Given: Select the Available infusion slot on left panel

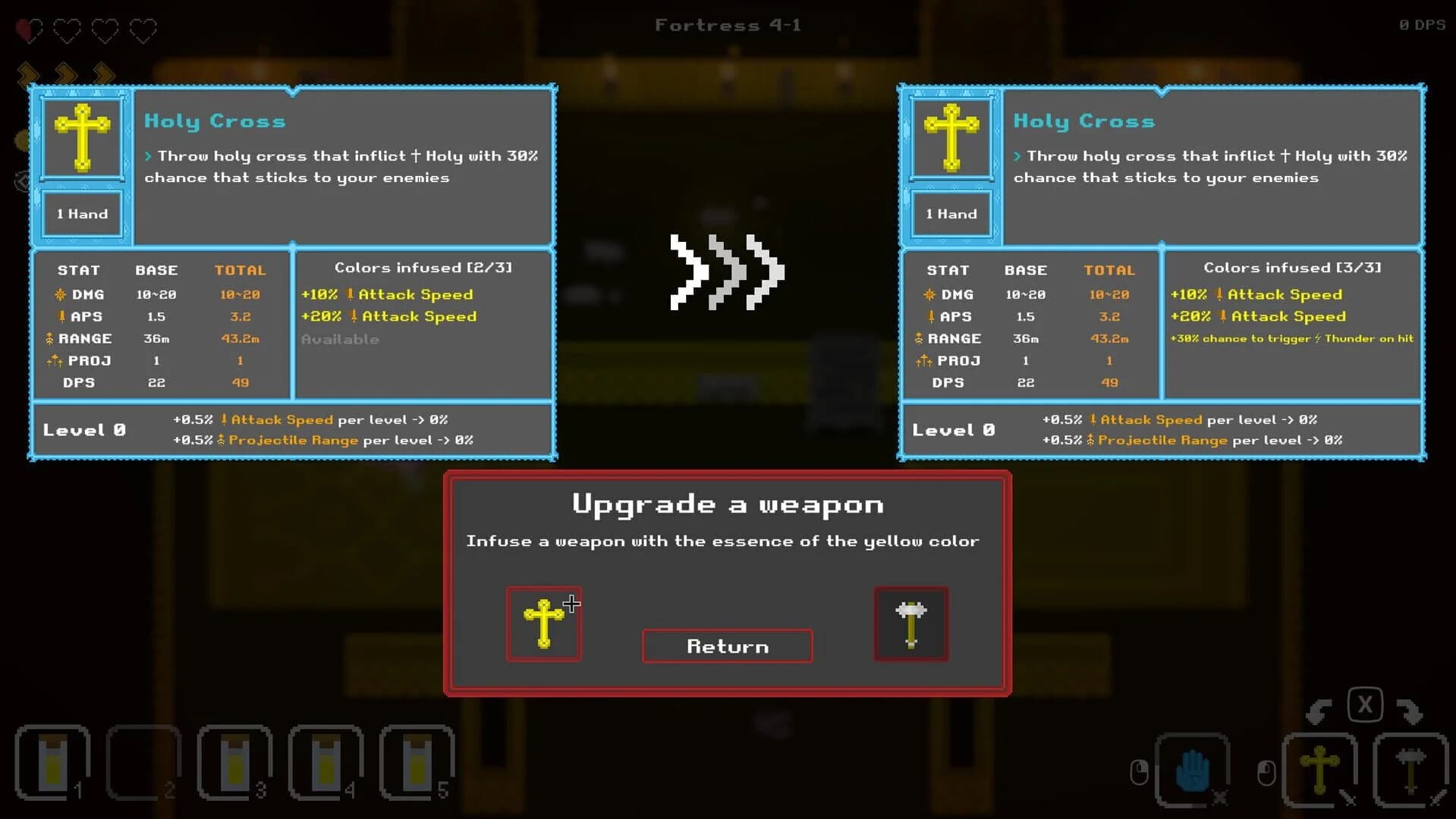Looking at the screenshot, I should [341, 339].
